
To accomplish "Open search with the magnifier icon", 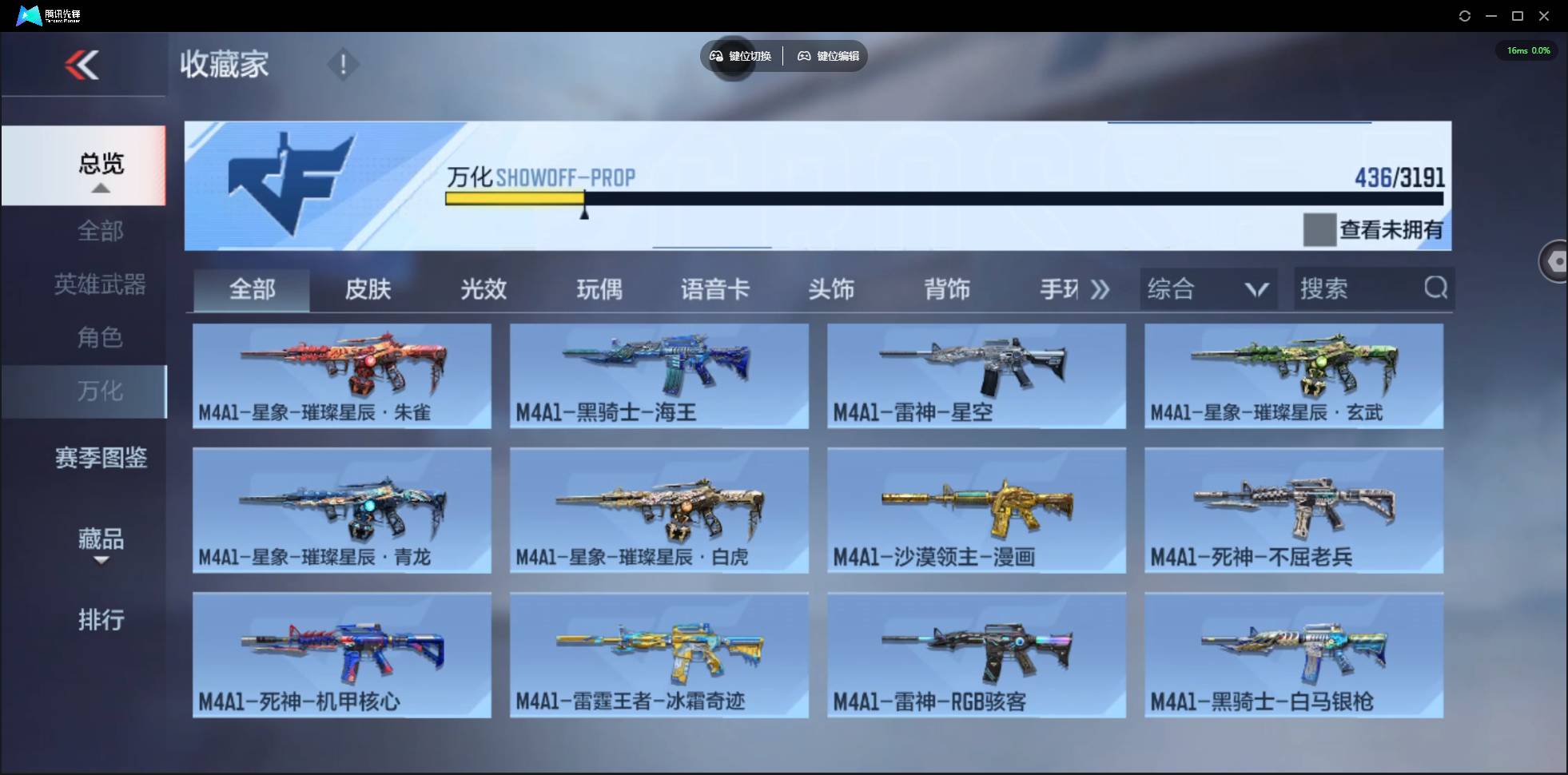I will click(1436, 289).
